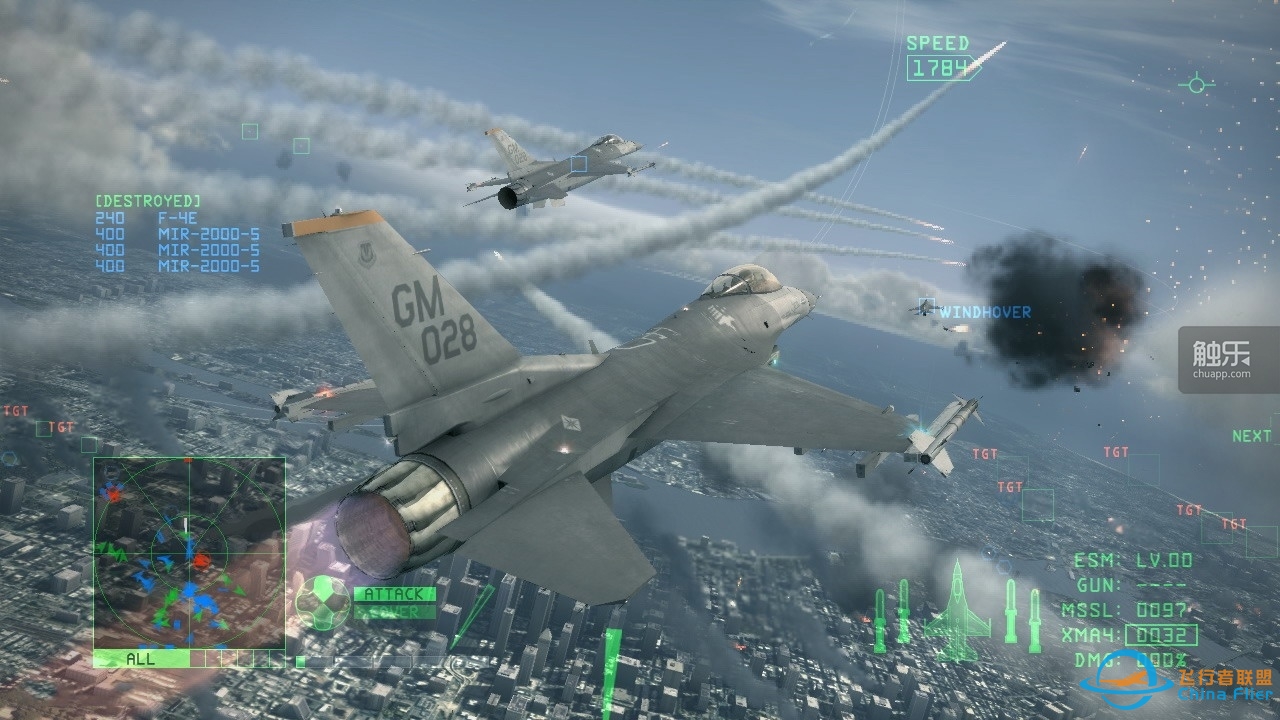Viewport: 1280px width, 720px height.
Task: Click the green wingman command D-pad icon
Action: click(322, 602)
